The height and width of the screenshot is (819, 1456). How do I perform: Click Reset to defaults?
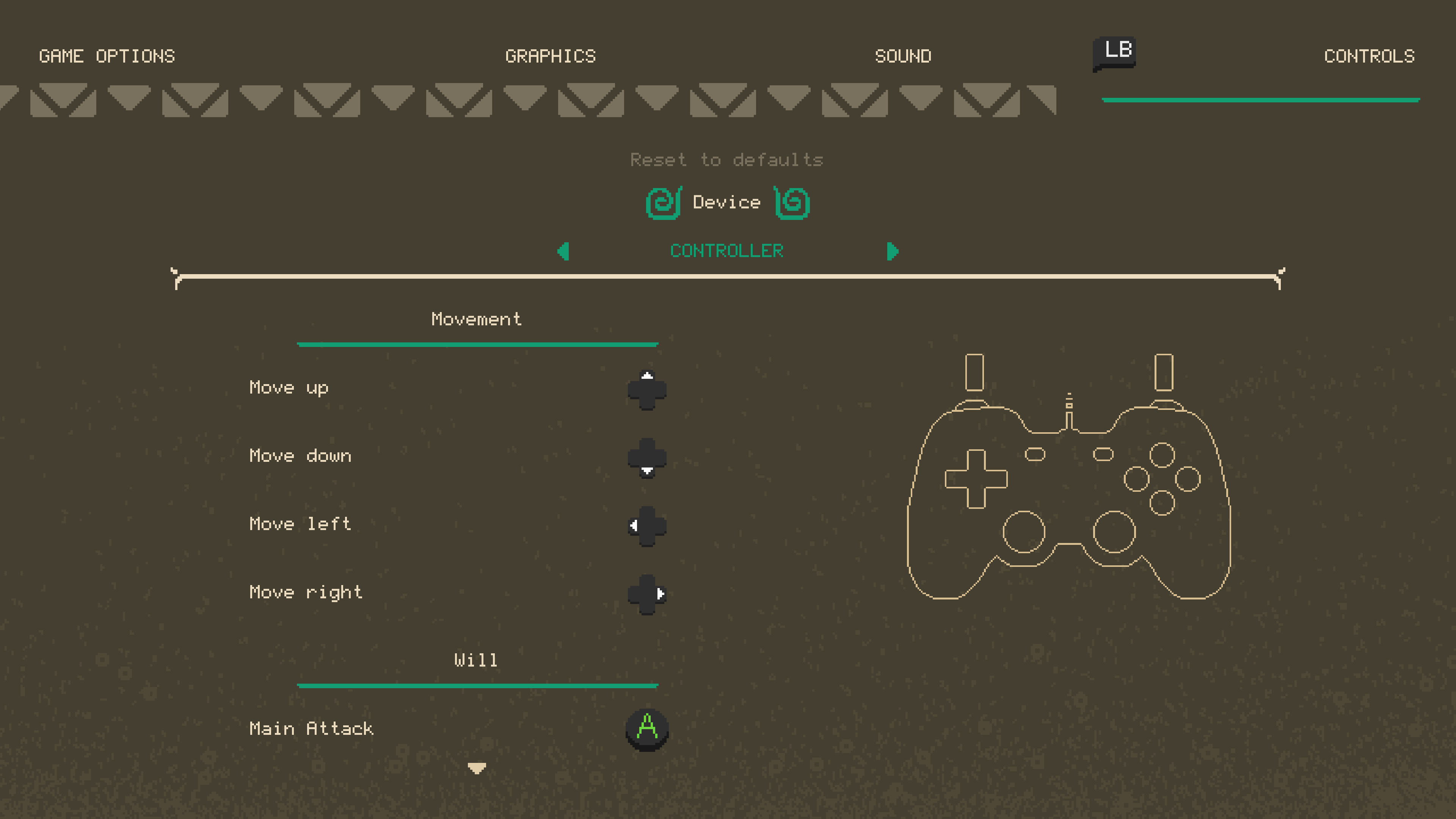click(x=726, y=159)
